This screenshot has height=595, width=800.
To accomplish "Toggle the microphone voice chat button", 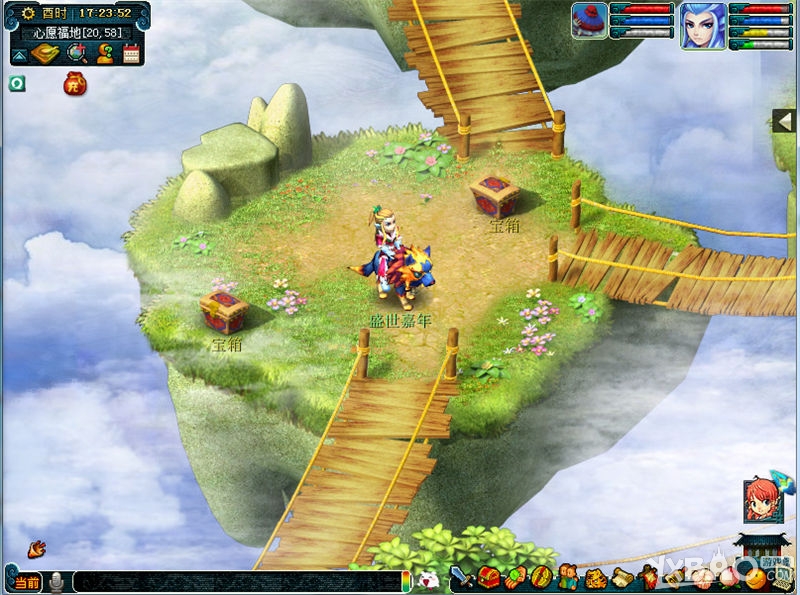I will 57,581.
